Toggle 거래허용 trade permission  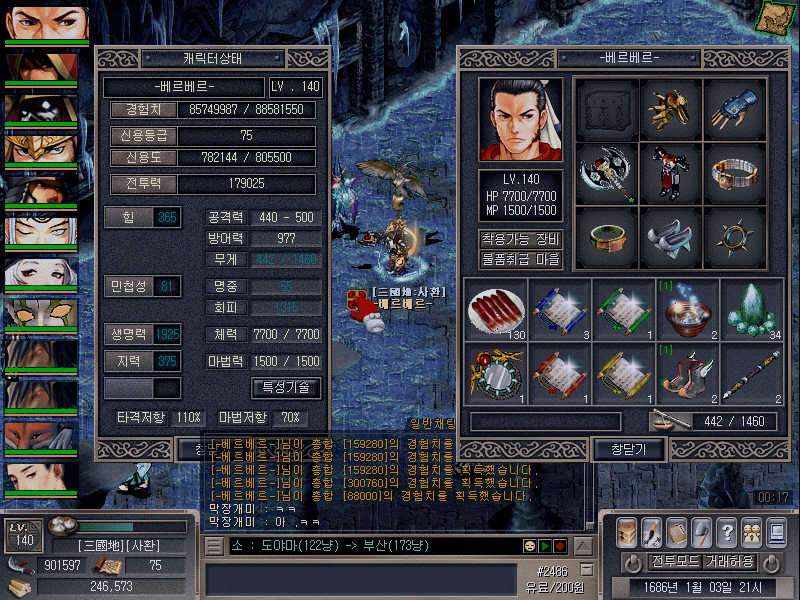pos(729,562)
